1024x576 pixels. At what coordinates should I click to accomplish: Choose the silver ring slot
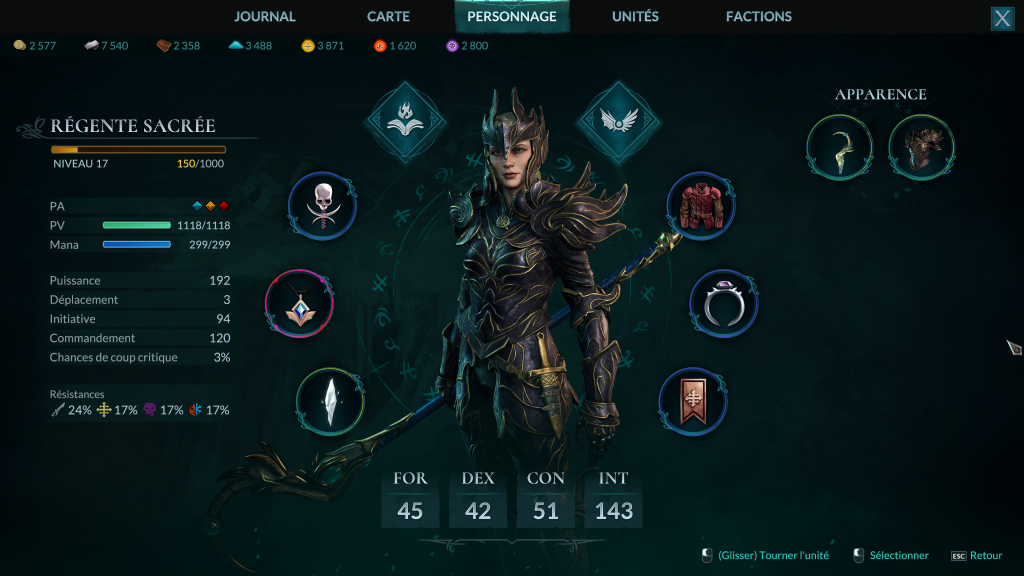[x=724, y=303]
